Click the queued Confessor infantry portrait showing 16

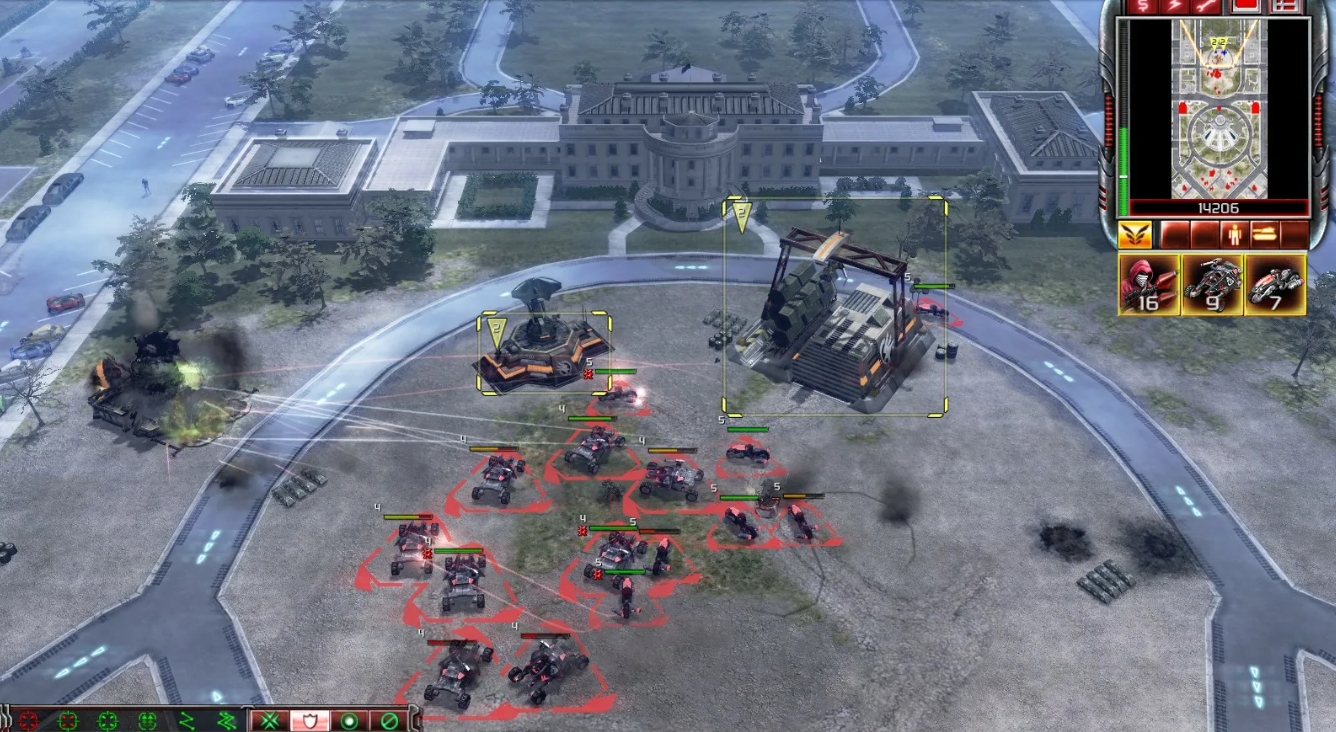1149,287
